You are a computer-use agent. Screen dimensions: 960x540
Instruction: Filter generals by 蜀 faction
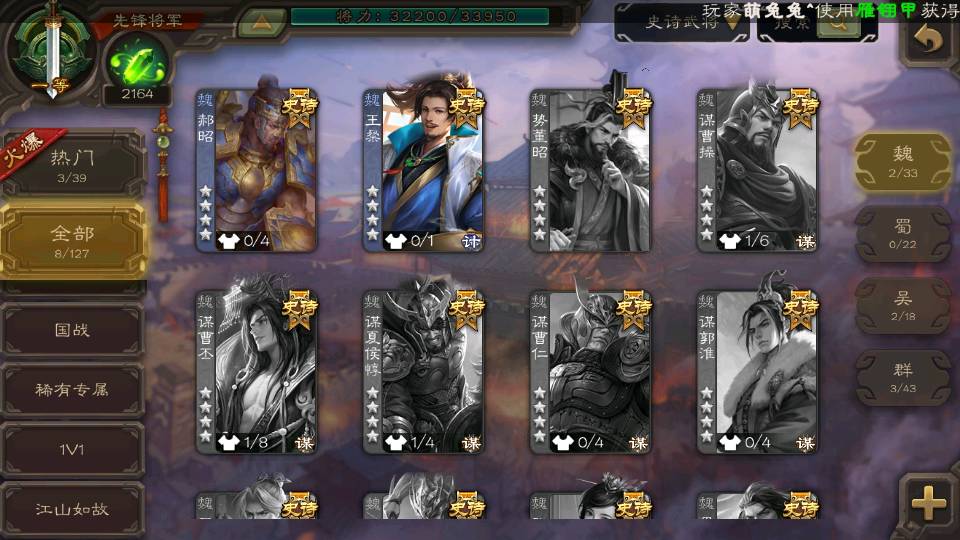902,234
